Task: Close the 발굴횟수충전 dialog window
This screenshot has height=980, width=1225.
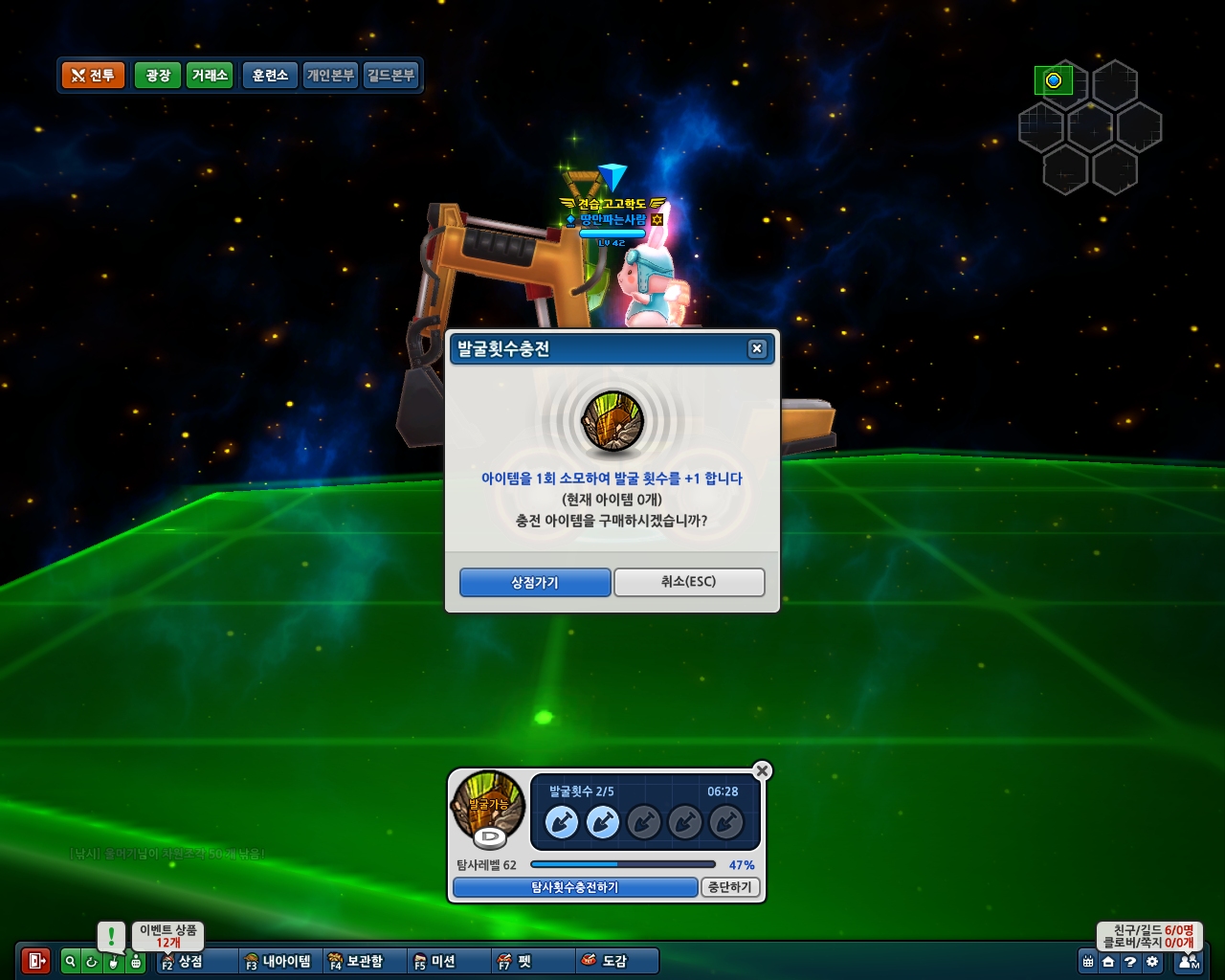Action: (x=757, y=348)
